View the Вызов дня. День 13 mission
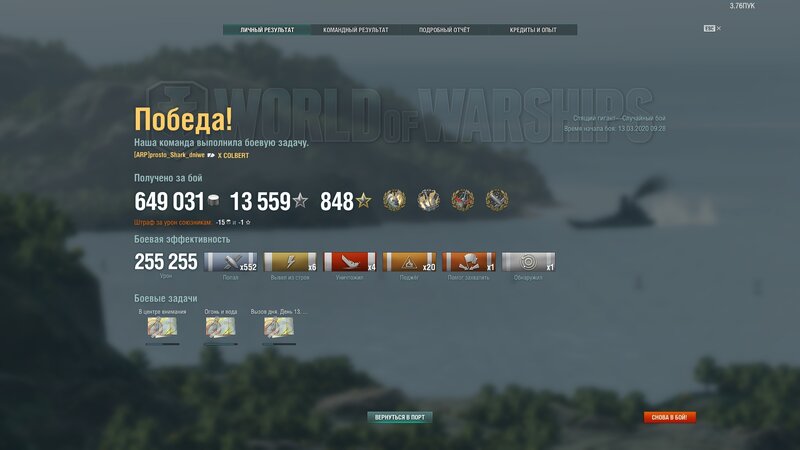This screenshot has height=450, width=800. (278, 326)
